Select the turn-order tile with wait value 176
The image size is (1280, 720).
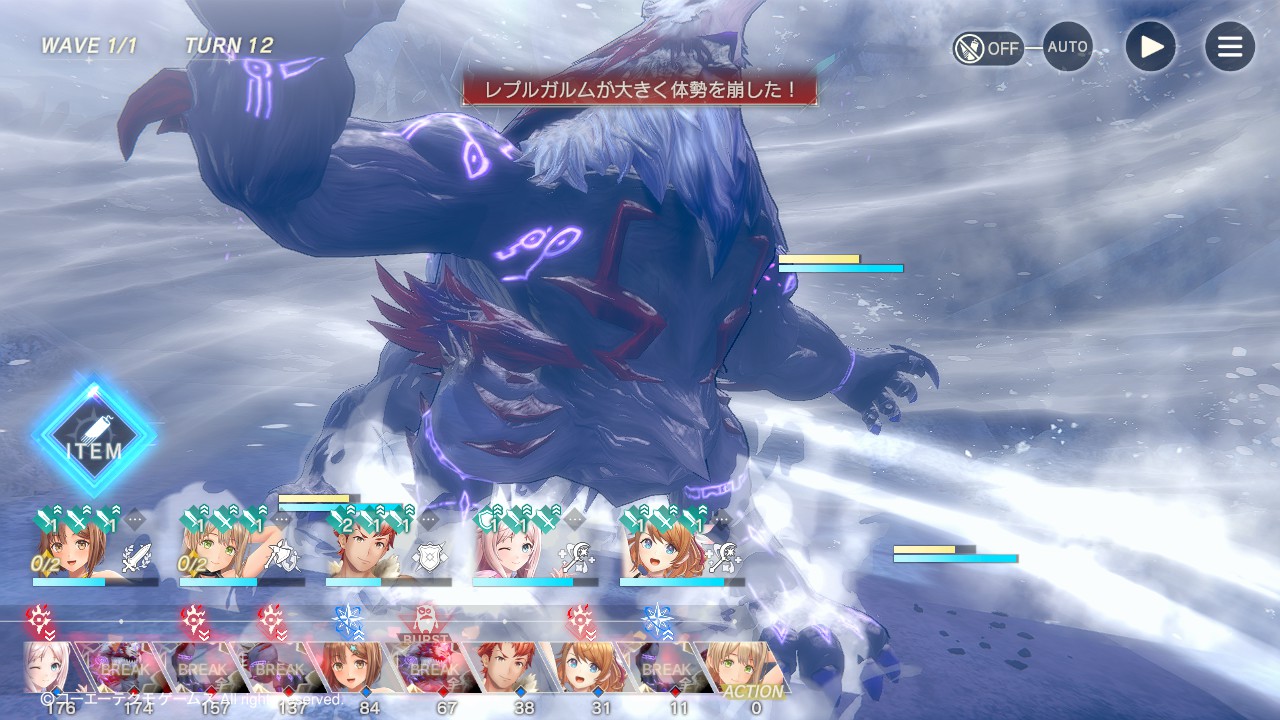coord(54,668)
